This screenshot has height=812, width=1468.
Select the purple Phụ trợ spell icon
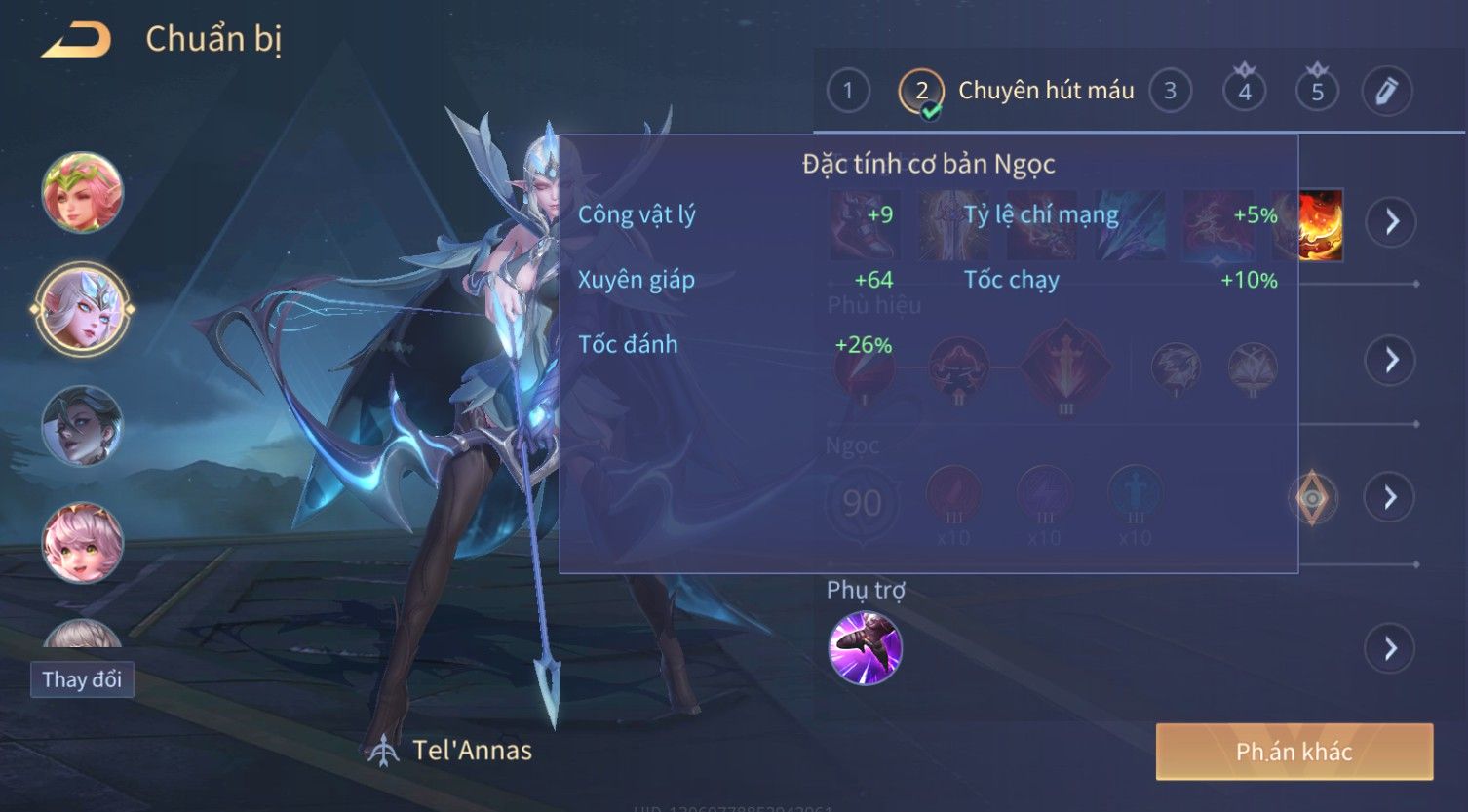pyautogui.click(x=865, y=648)
